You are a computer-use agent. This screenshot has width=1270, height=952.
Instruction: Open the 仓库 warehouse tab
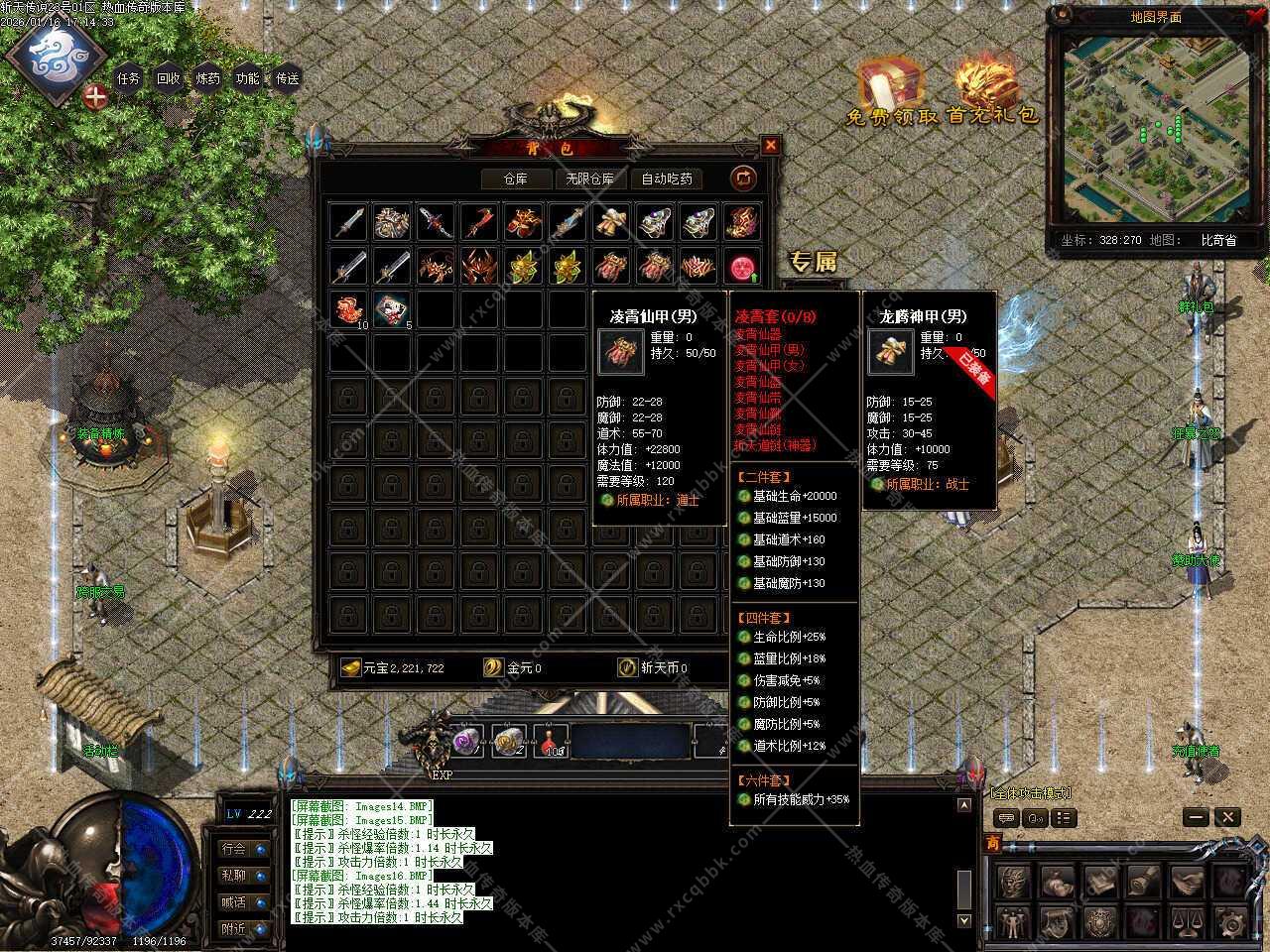(515, 178)
